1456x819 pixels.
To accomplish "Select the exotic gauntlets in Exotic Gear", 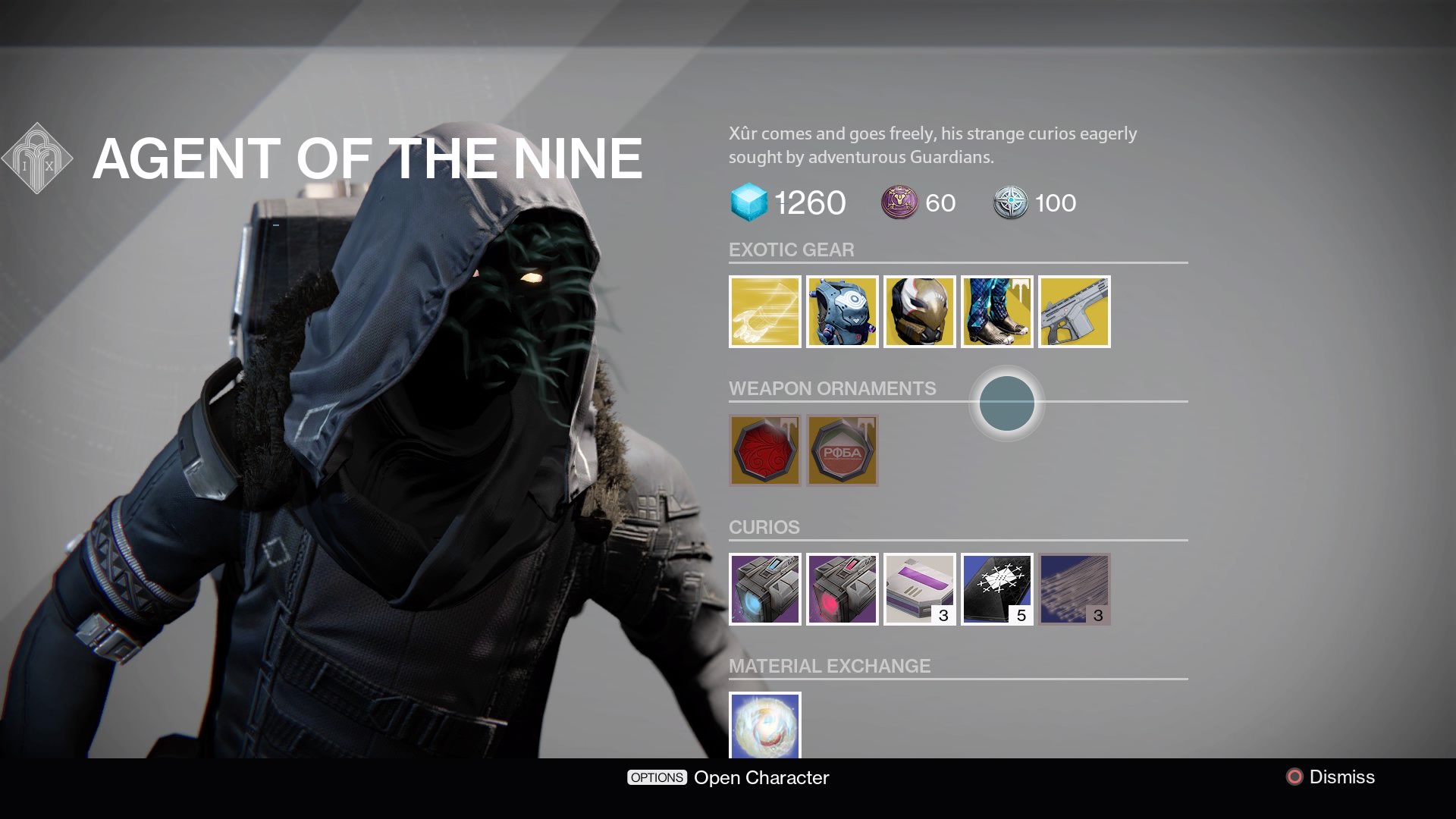I will point(764,312).
